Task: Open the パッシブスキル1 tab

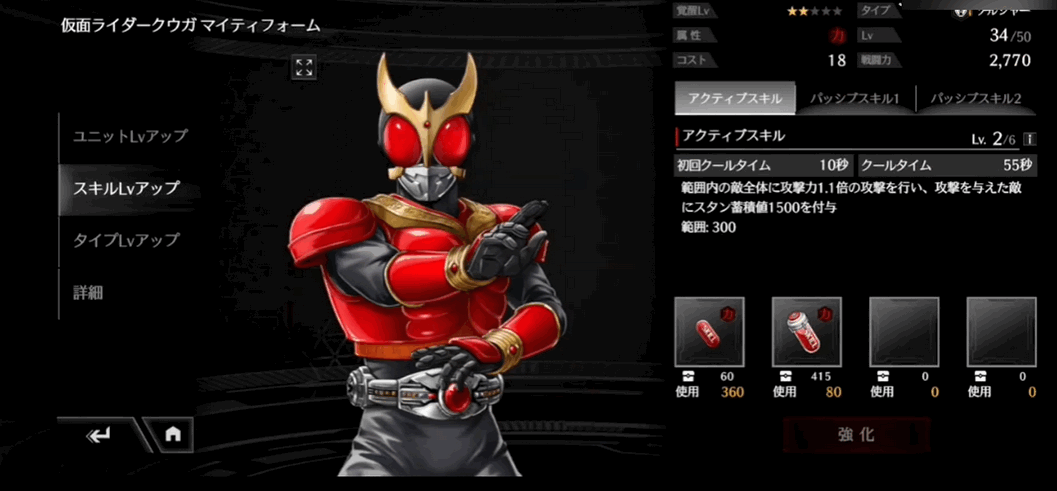Action: click(854, 99)
